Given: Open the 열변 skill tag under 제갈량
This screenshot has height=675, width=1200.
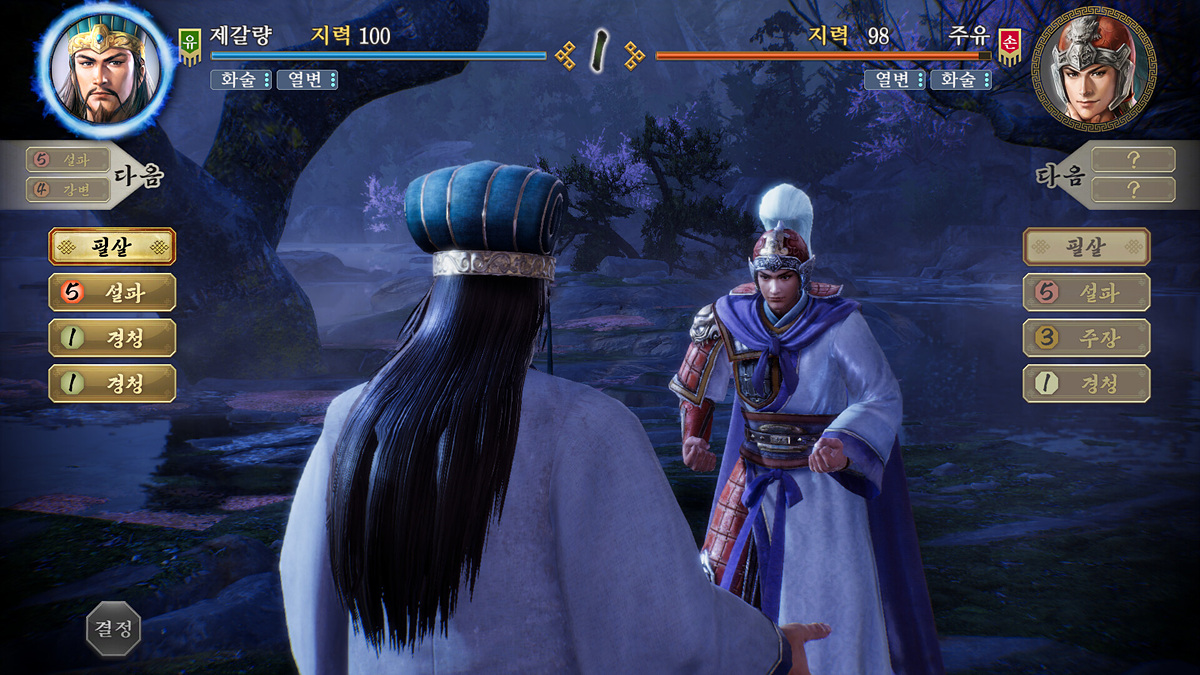Looking at the screenshot, I should coord(306,80).
